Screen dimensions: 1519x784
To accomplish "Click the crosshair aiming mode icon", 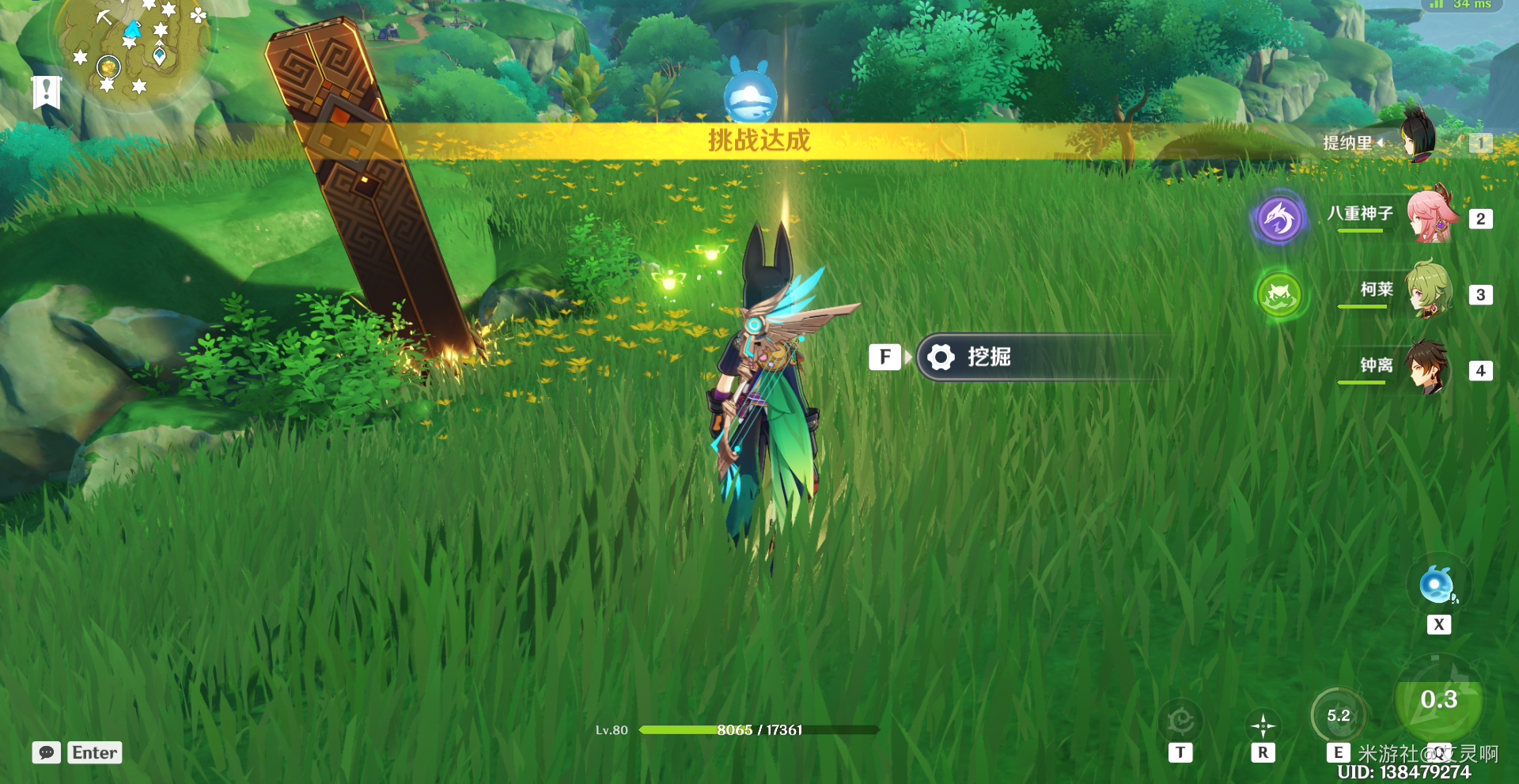I will (x=1263, y=725).
